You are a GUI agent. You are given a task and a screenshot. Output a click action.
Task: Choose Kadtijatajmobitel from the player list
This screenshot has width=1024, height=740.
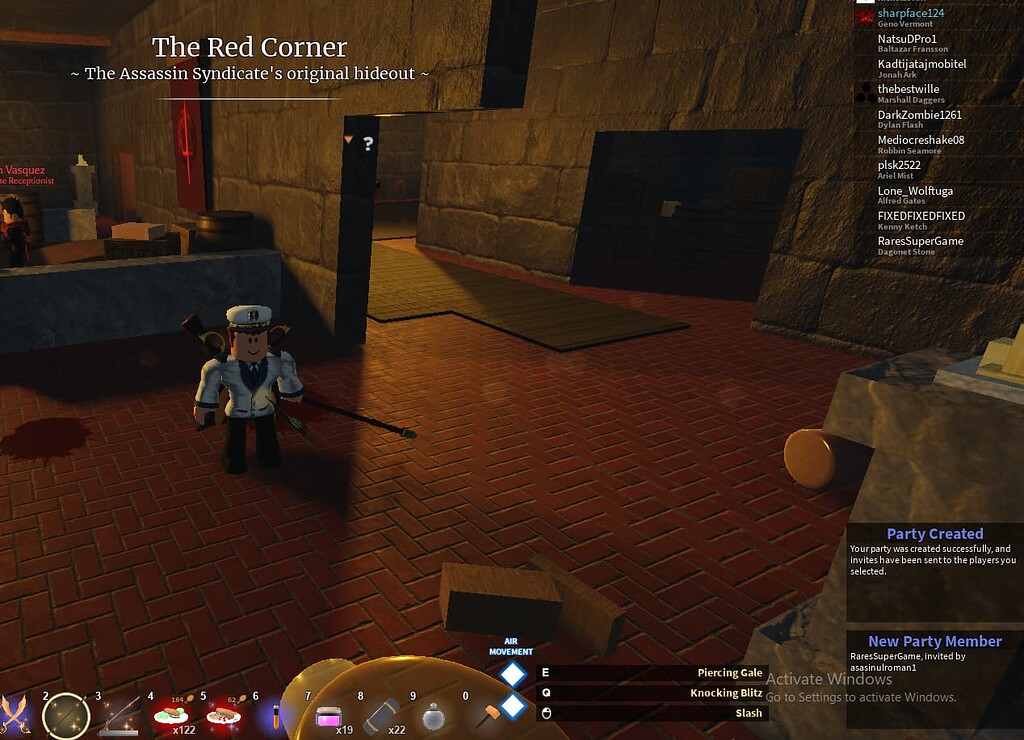(921, 64)
